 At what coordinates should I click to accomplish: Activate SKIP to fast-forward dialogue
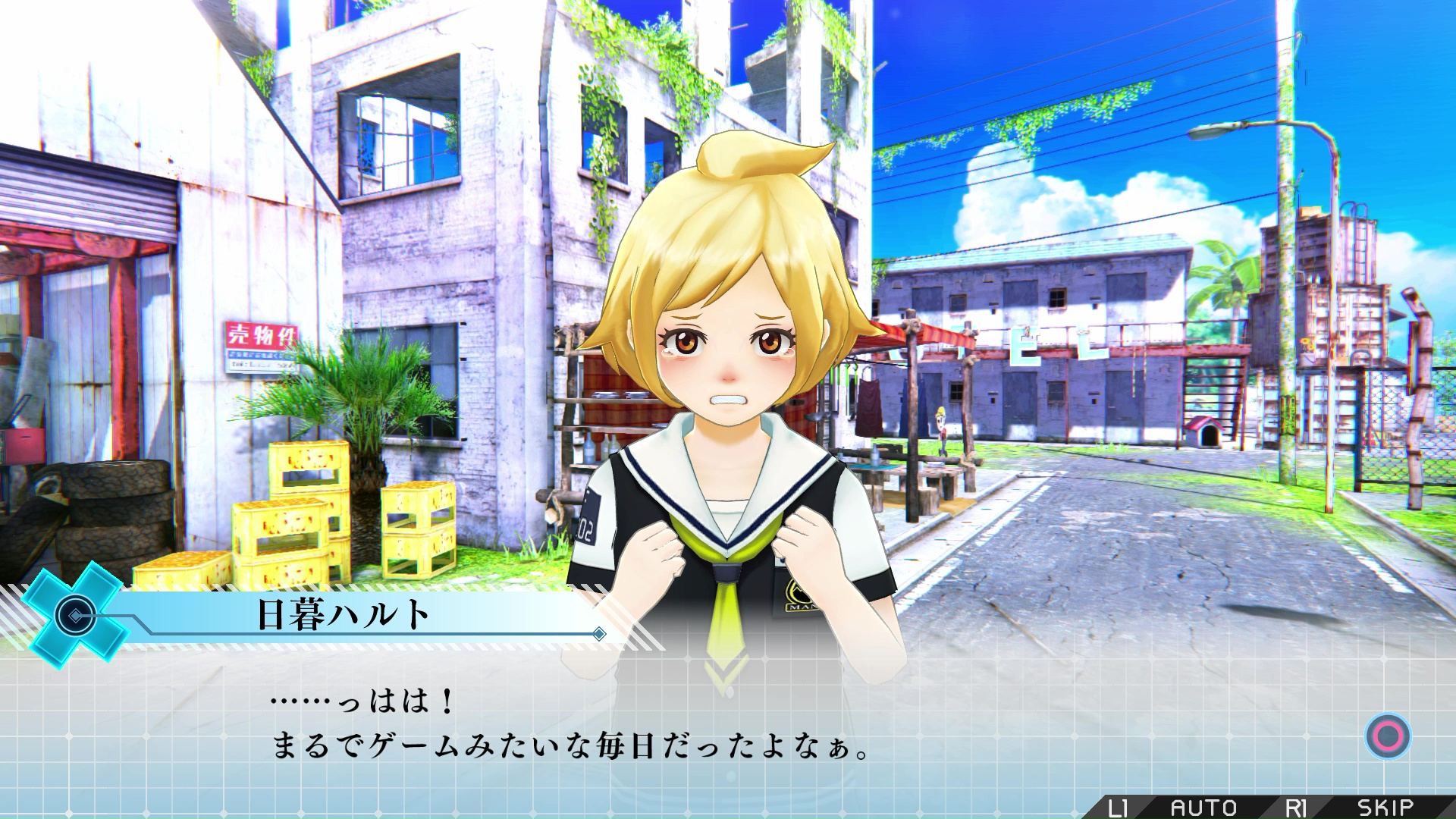tap(1385, 807)
